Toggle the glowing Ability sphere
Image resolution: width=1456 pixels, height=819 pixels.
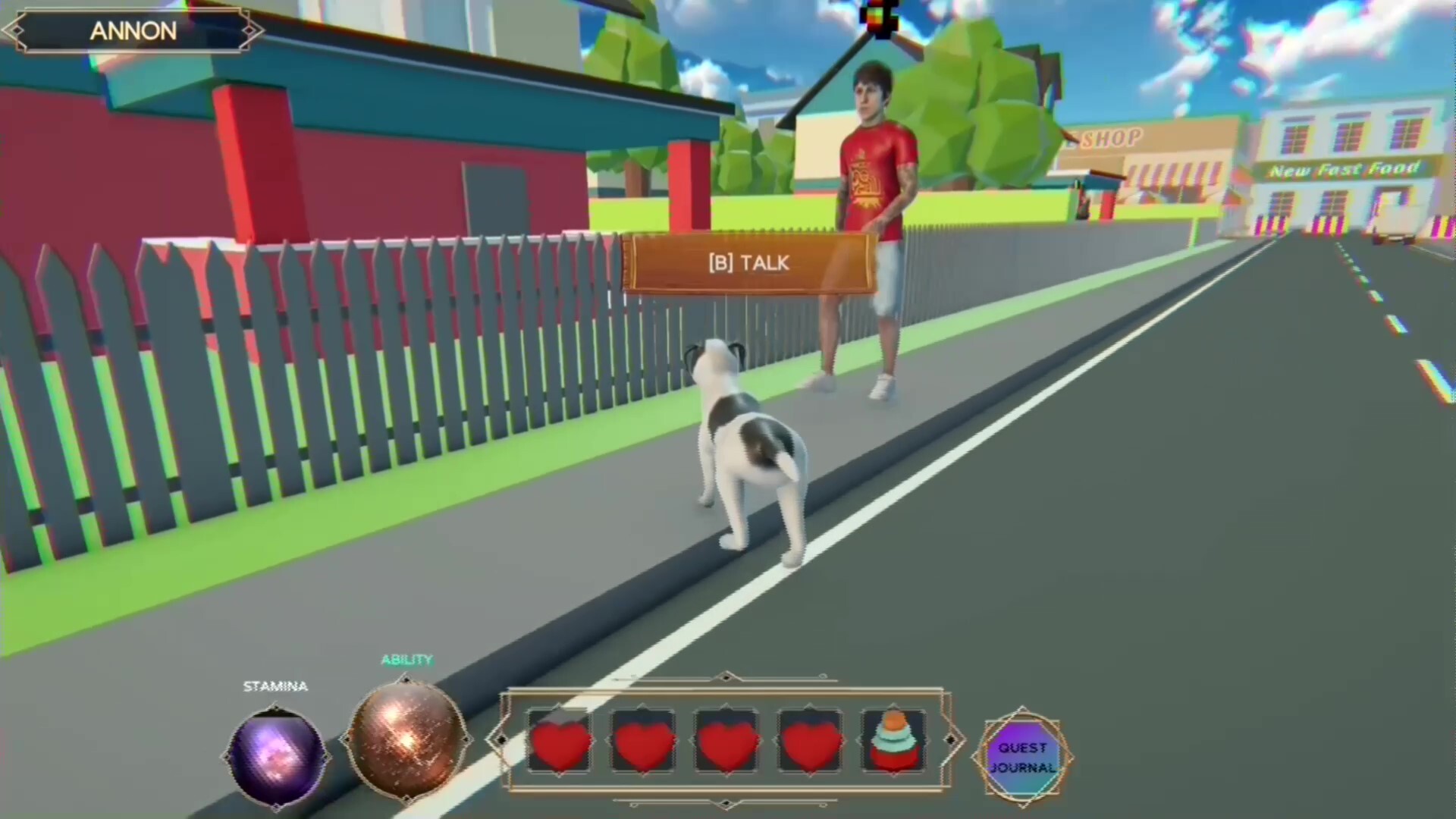tap(407, 739)
